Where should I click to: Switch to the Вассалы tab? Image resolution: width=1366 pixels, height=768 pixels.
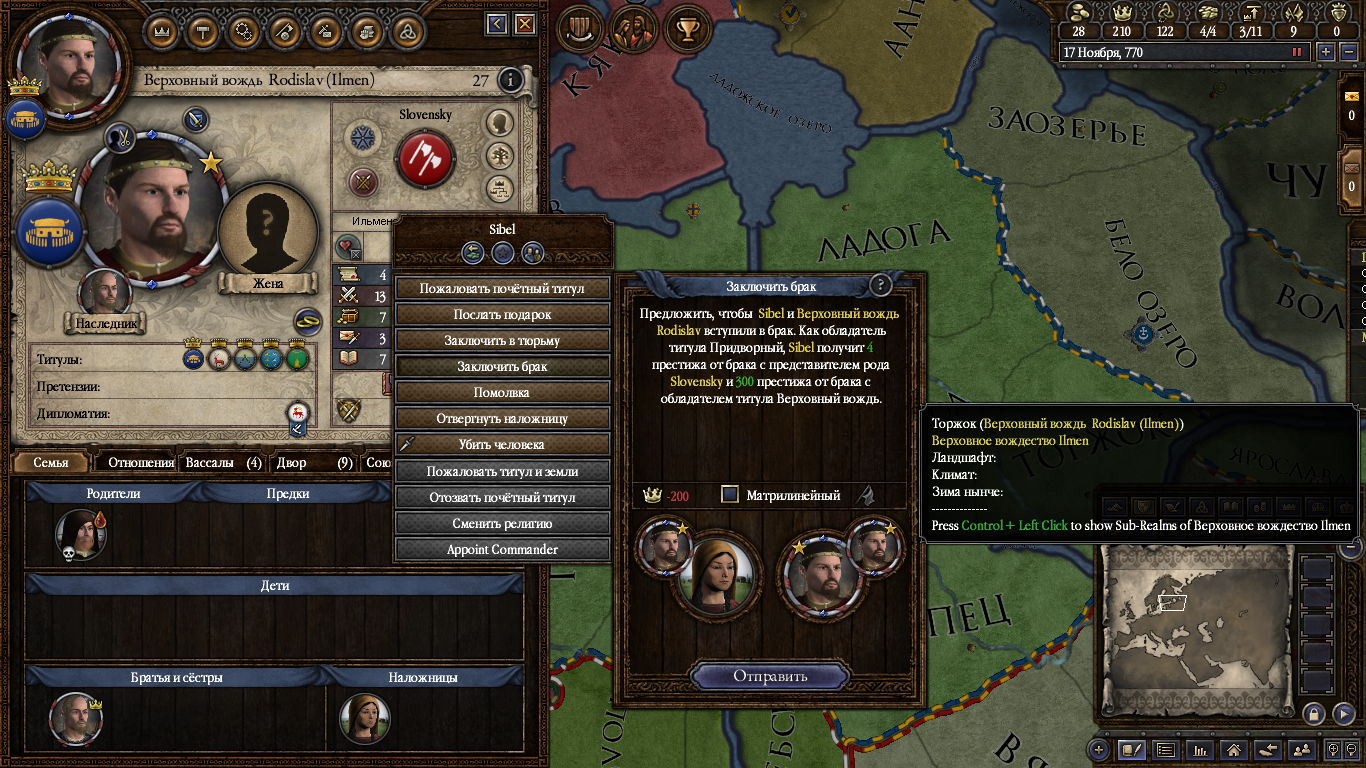(224, 463)
